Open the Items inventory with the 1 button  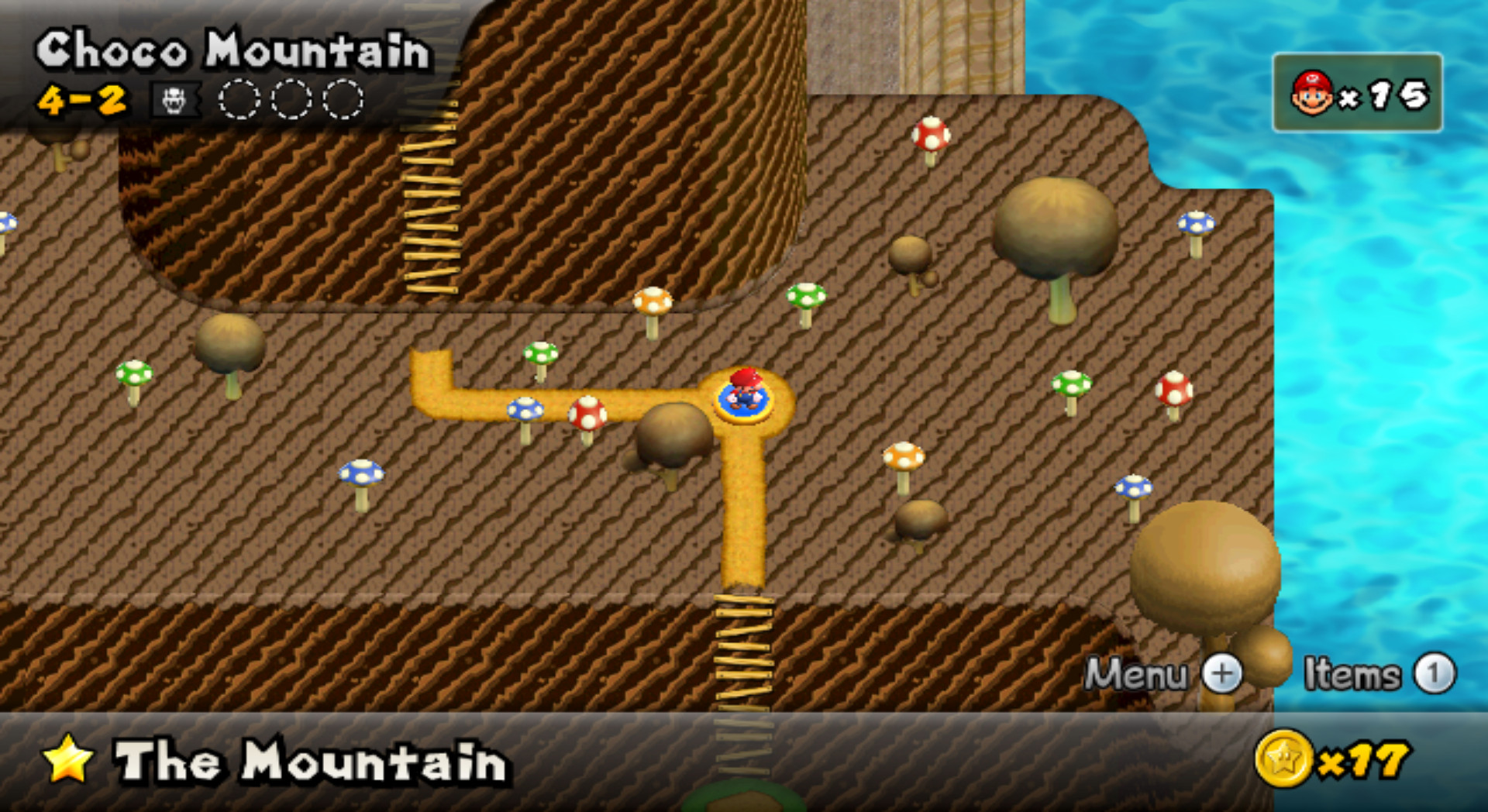coord(1433,675)
